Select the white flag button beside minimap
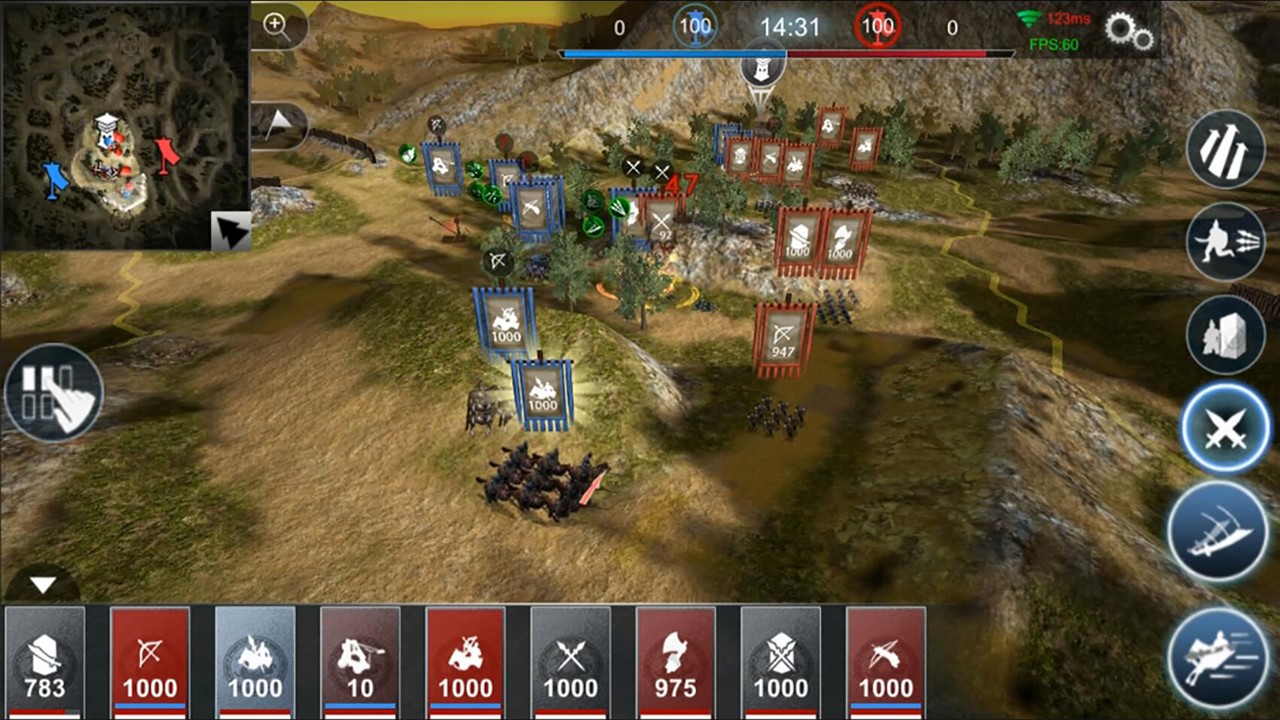This screenshot has height=720, width=1280. 278,125
